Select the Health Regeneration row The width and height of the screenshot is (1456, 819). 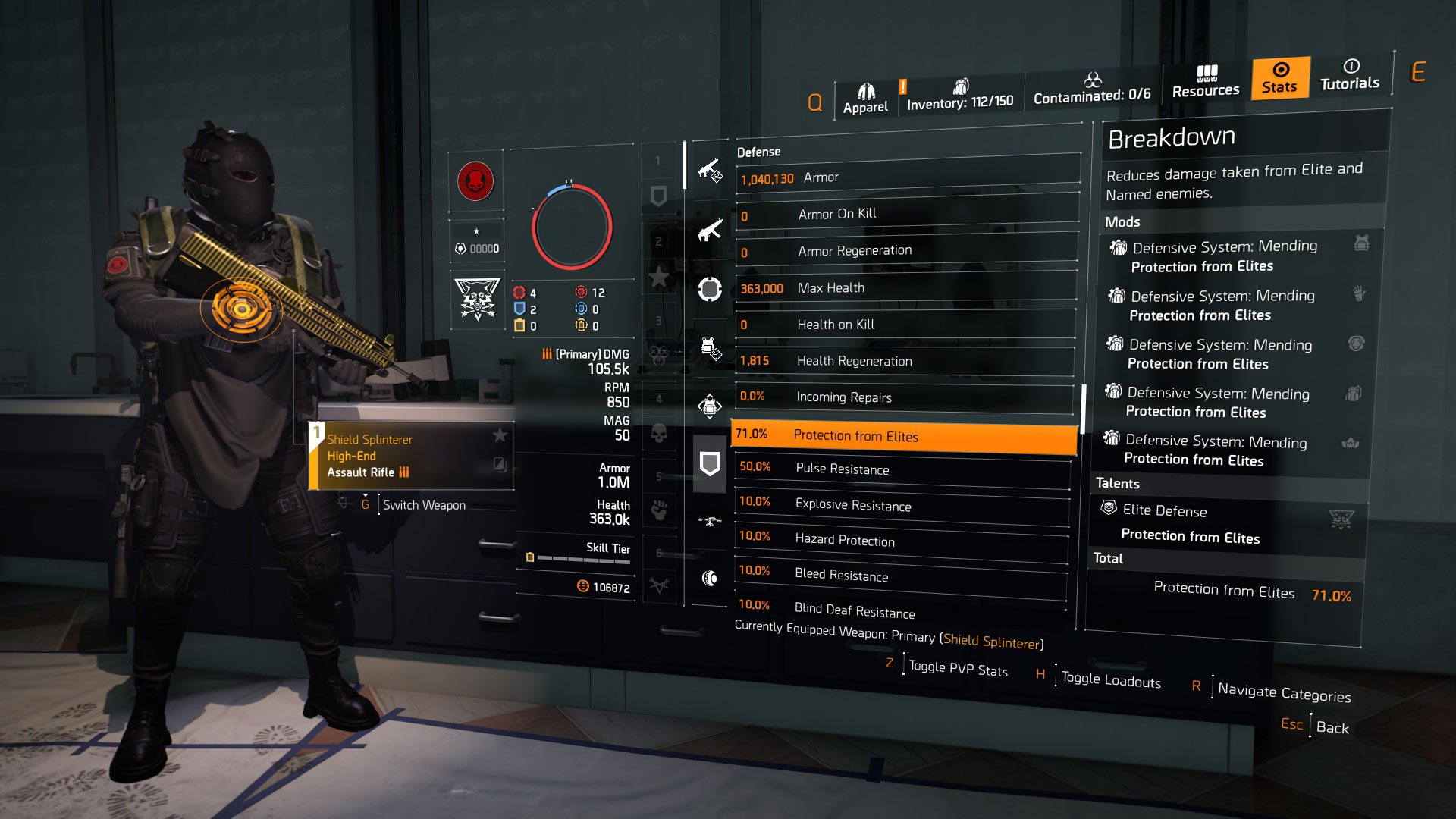click(x=904, y=361)
